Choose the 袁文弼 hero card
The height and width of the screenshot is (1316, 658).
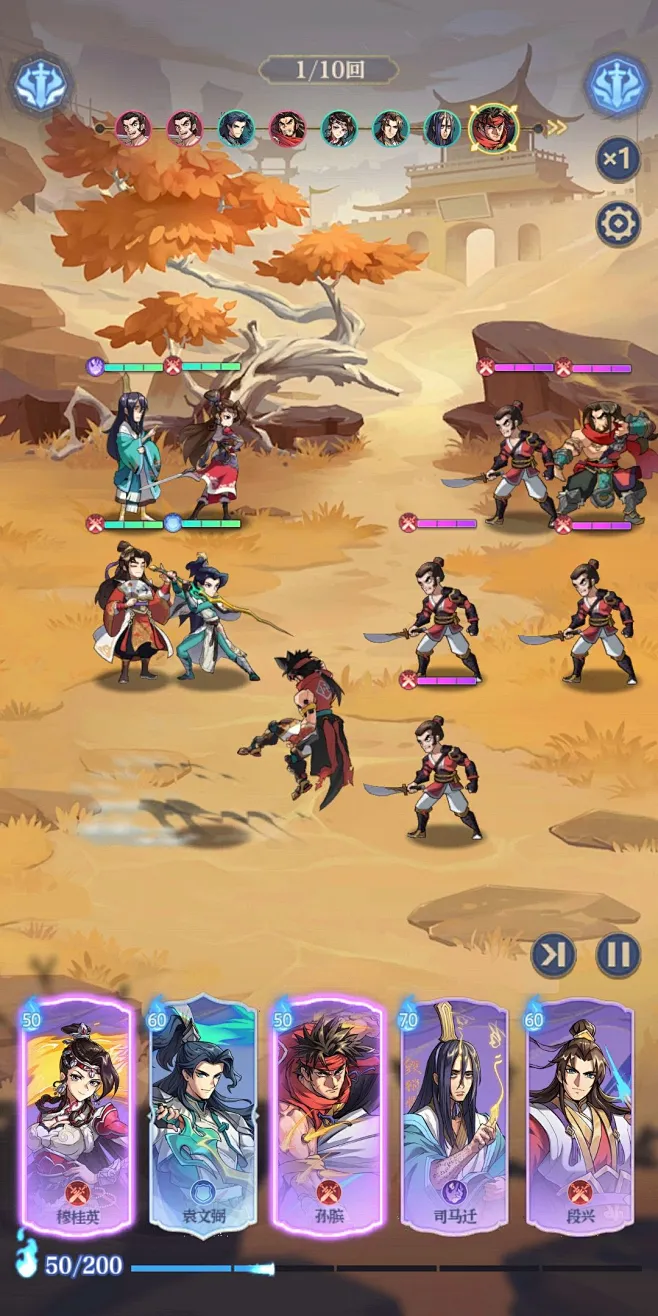pos(203,1115)
